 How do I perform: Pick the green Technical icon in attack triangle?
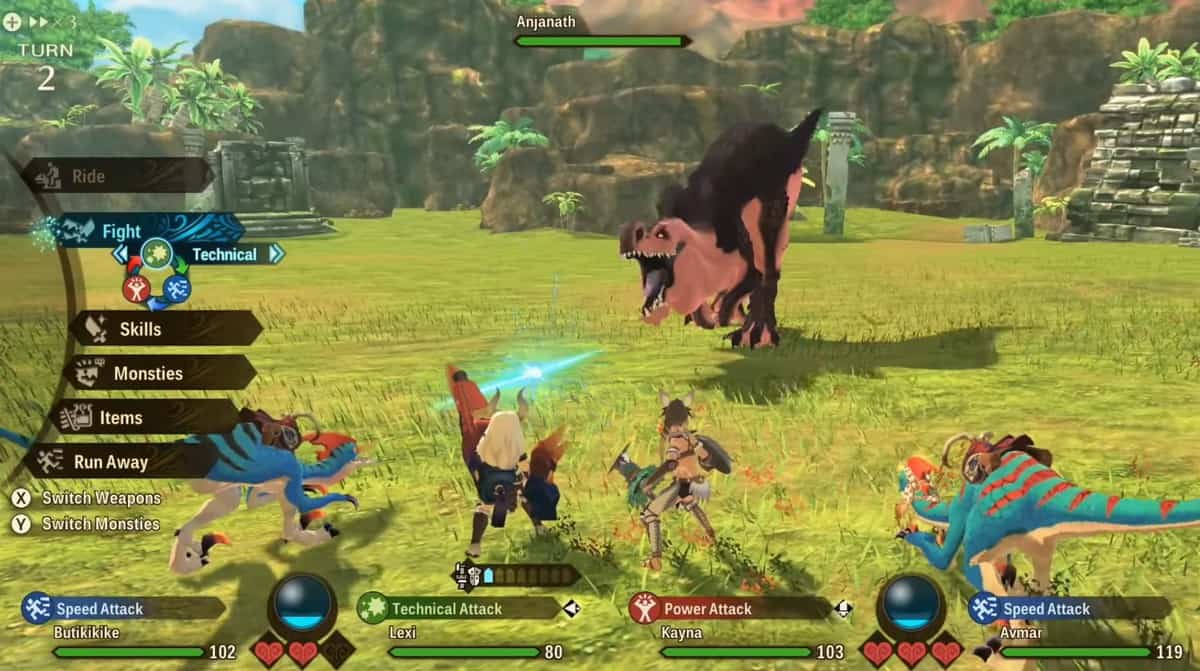click(x=156, y=254)
